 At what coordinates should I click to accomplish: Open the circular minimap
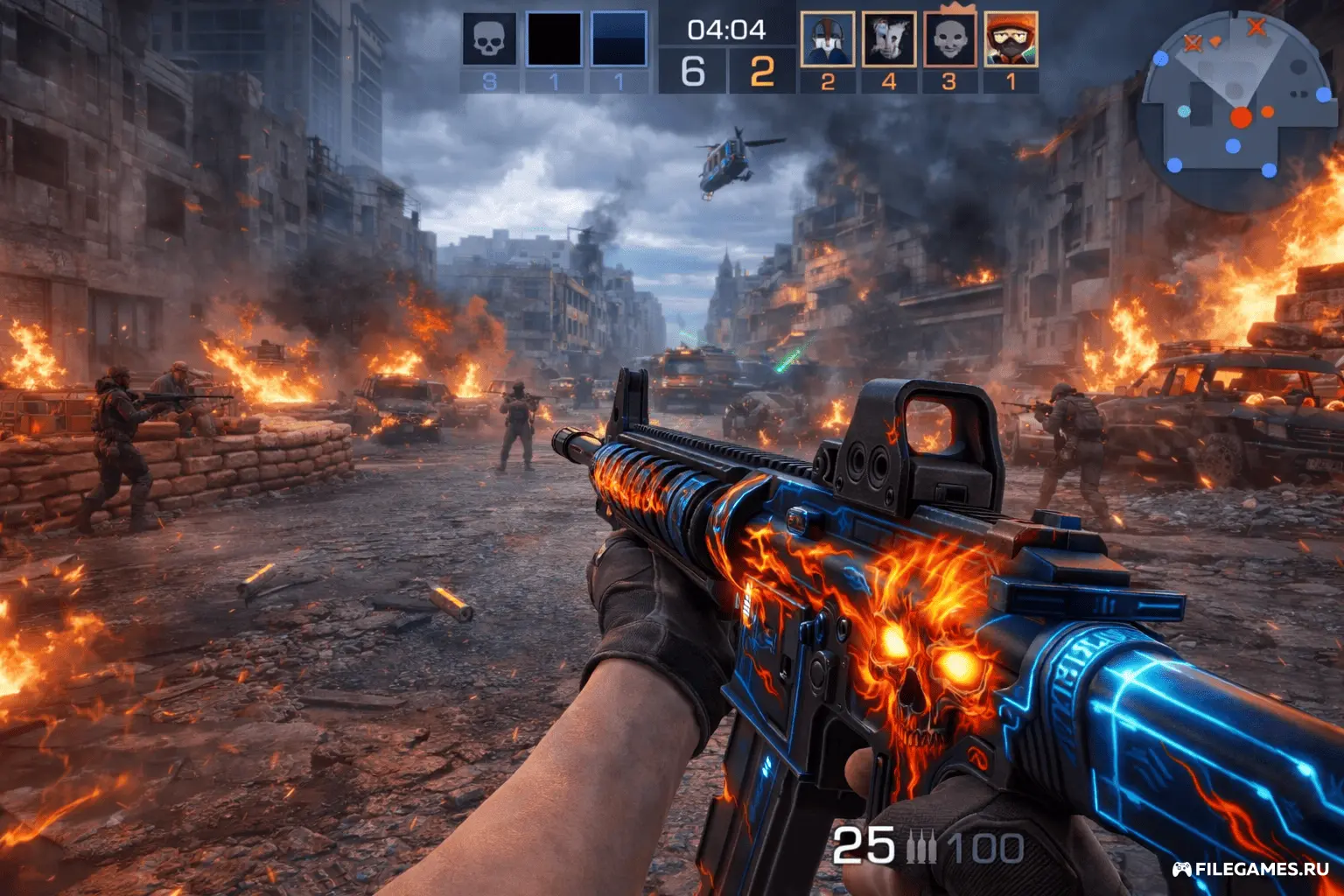click(x=1235, y=109)
